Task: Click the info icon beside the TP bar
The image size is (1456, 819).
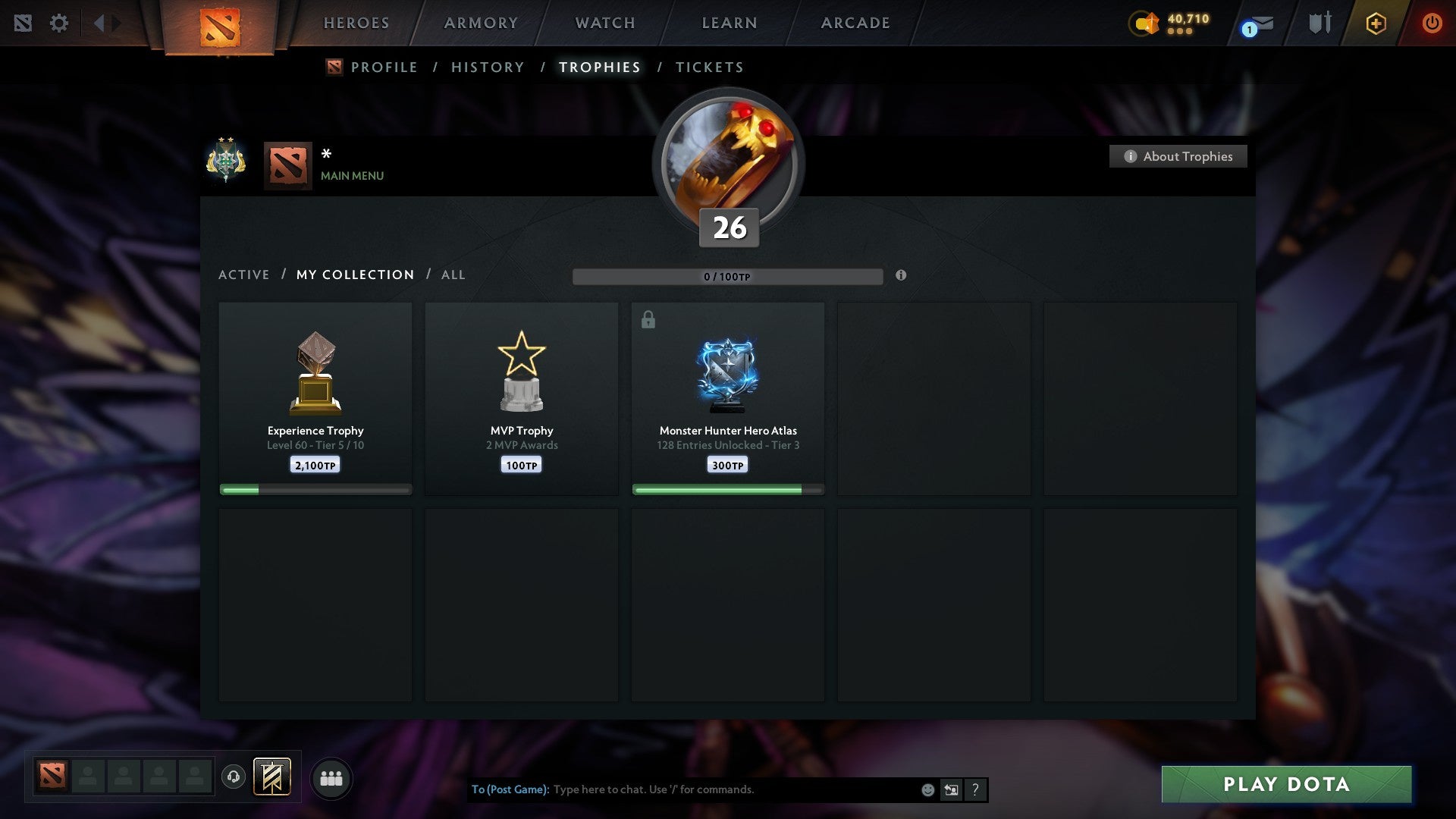Action: point(901,276)
